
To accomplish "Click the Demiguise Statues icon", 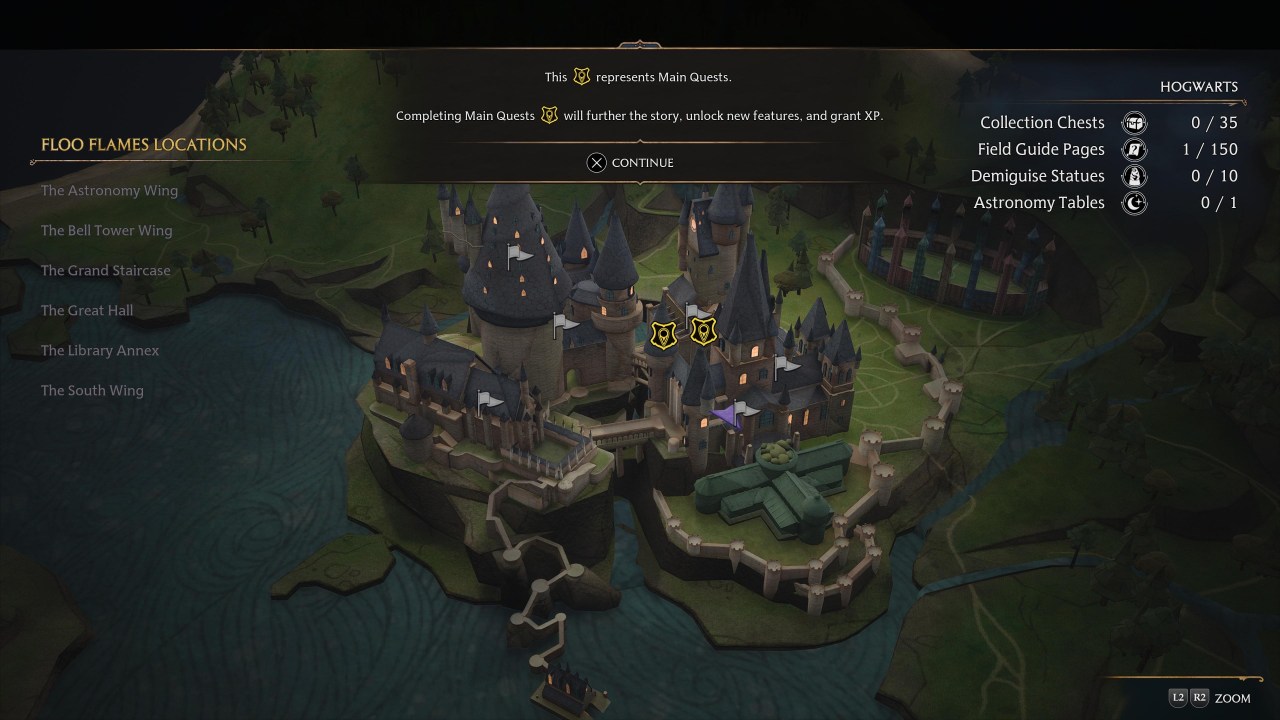I will tap(1134, 176).
